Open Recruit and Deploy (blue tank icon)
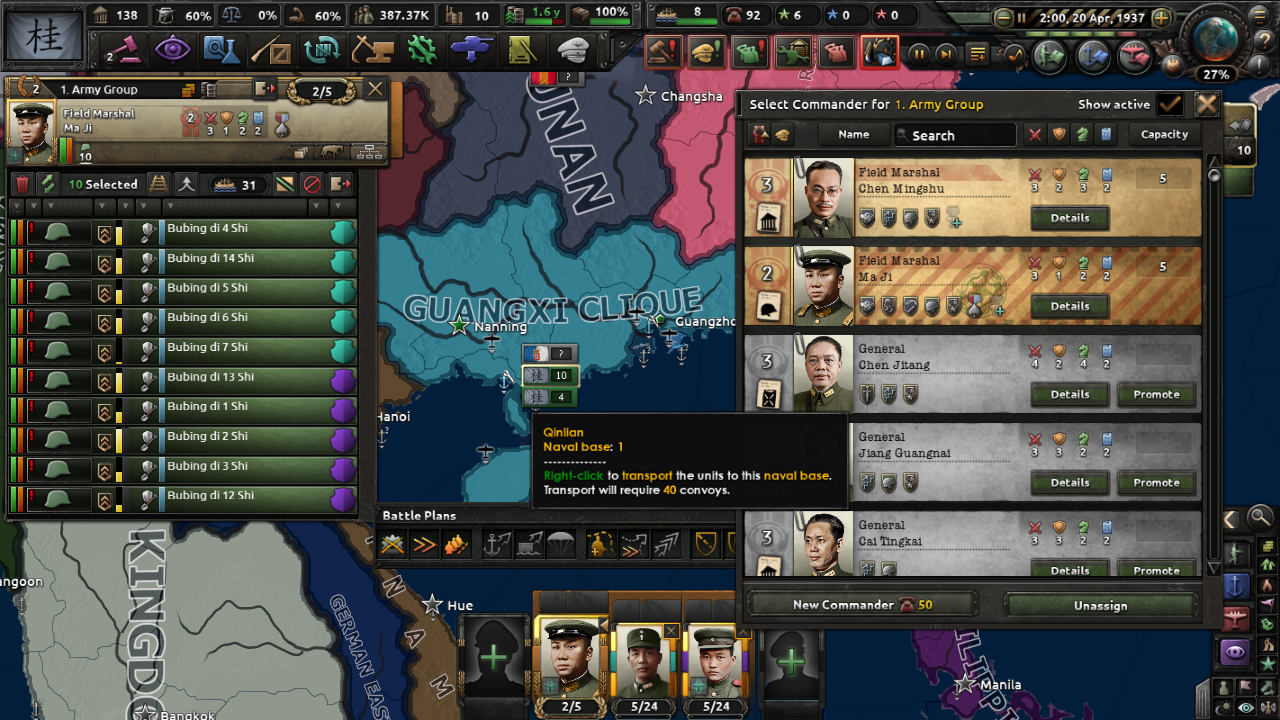This screenshot has width=1280, height=720. [472, 48]
